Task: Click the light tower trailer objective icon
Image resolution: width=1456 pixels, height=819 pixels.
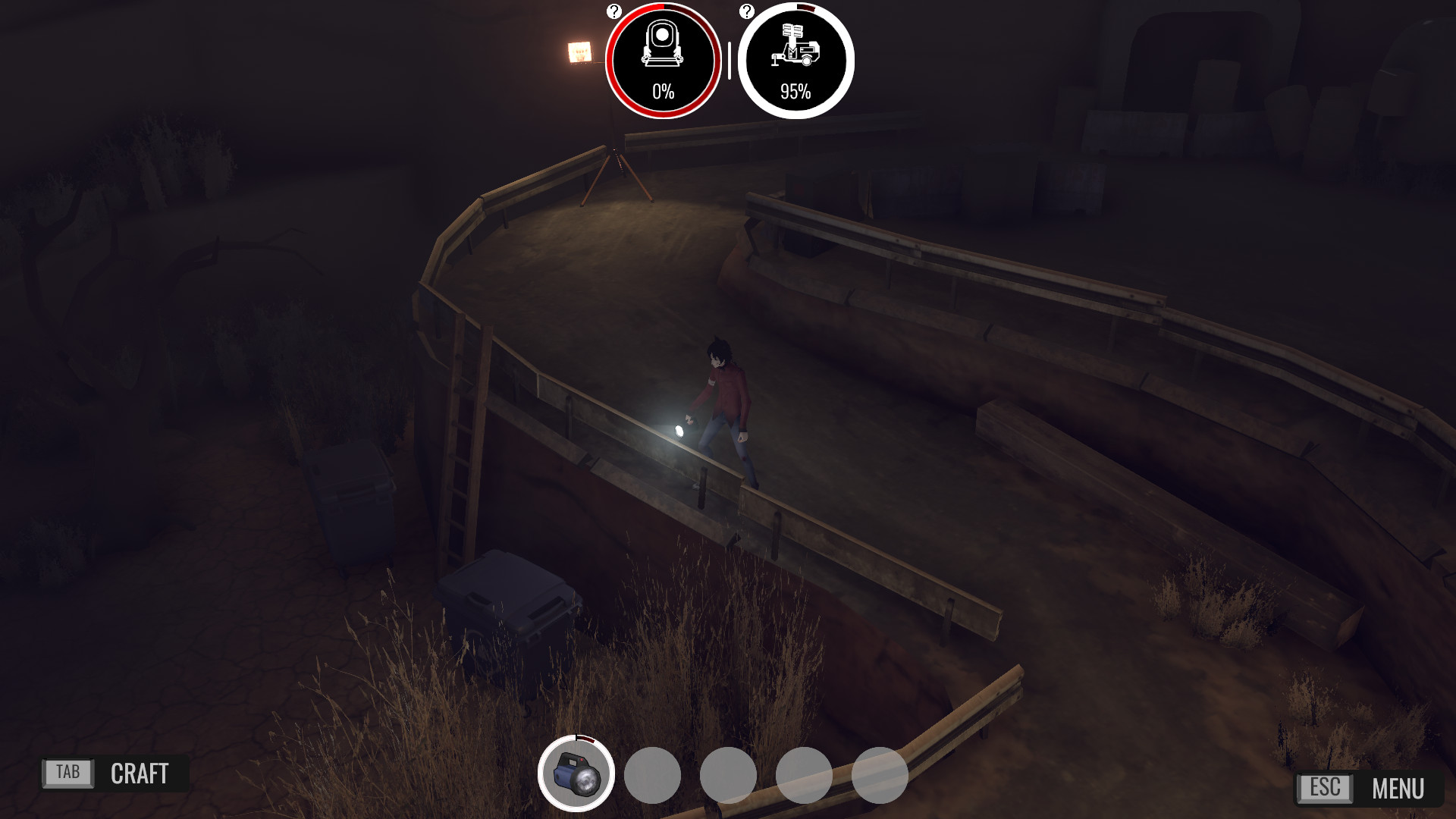Action: pyautogui.click(x=795, y=59)
